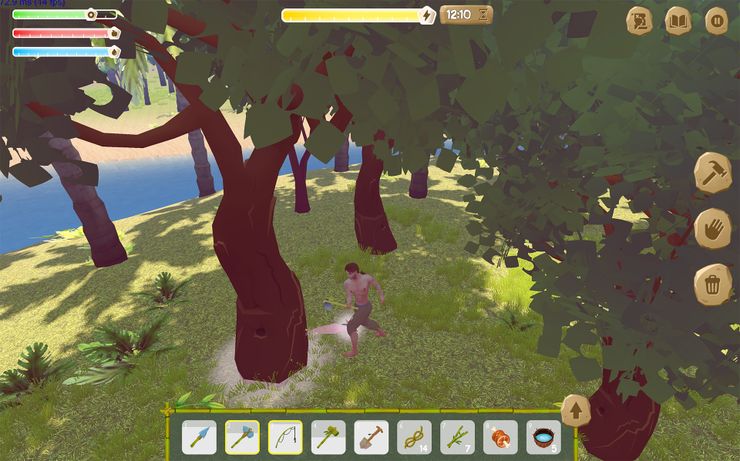Screen dimensions: 740x461
Task: Select the green wooden mallet slot
Action: pos(328,437)
